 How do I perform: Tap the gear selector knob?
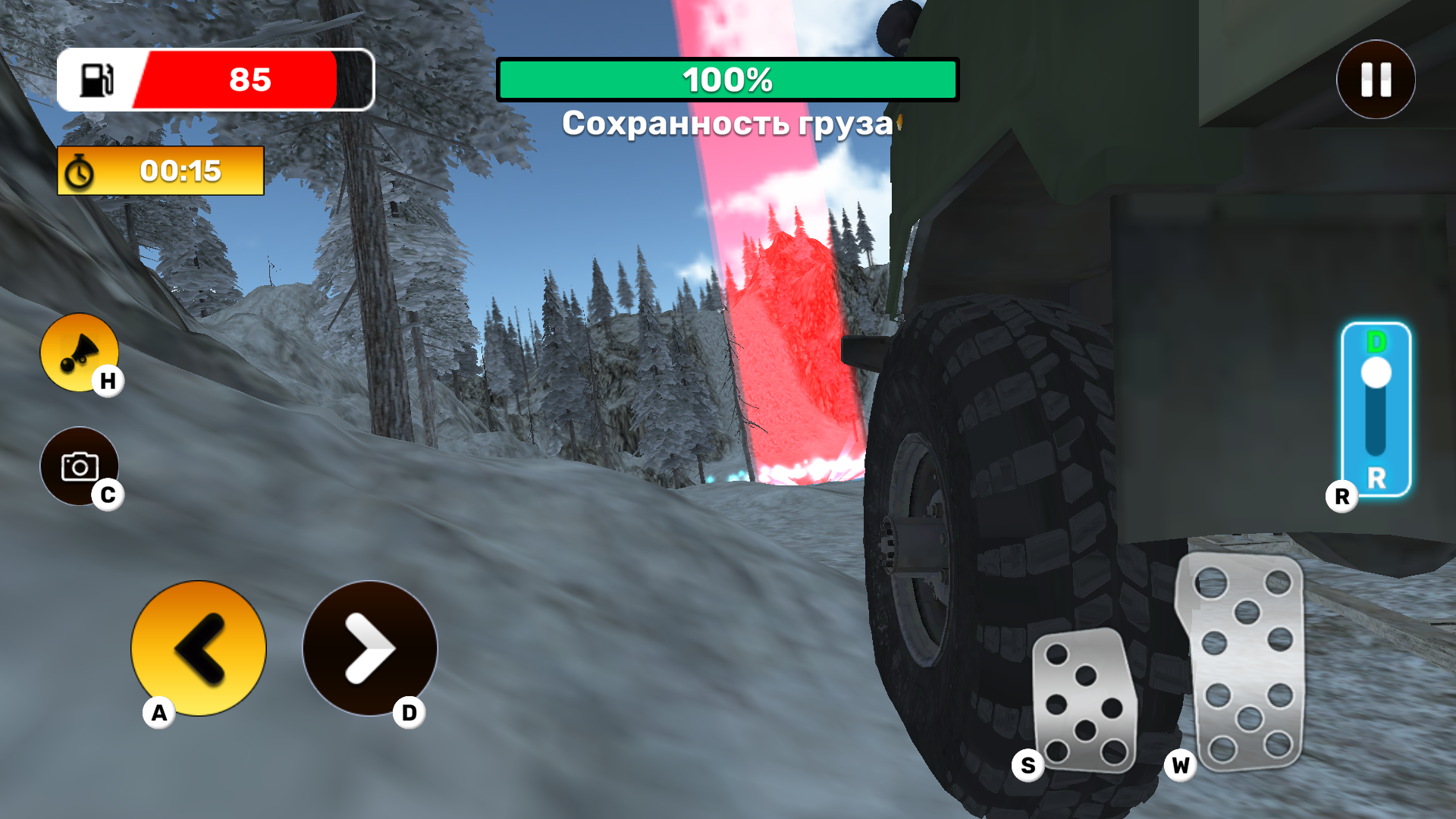click(1378, 372)
